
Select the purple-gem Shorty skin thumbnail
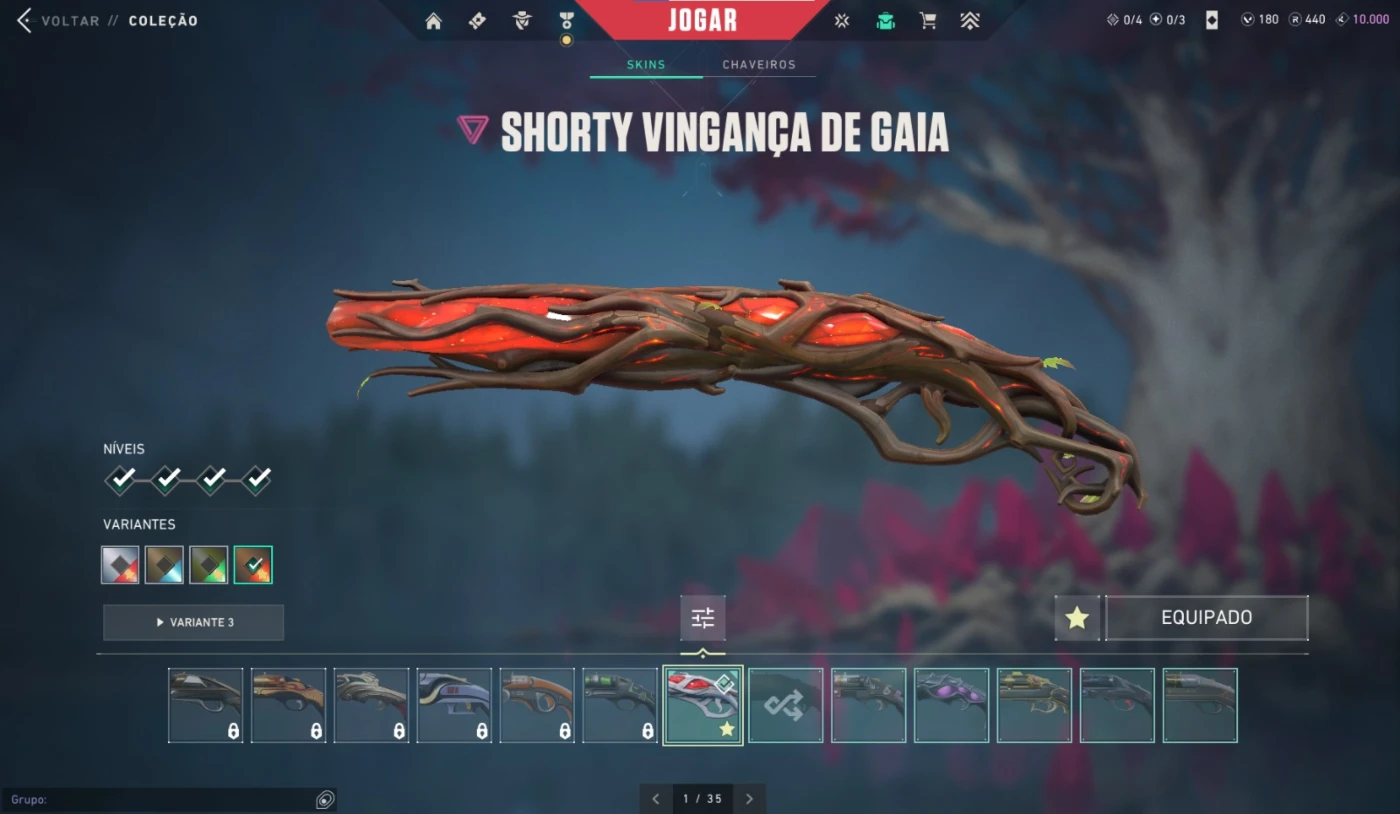(x=951, y=705)
